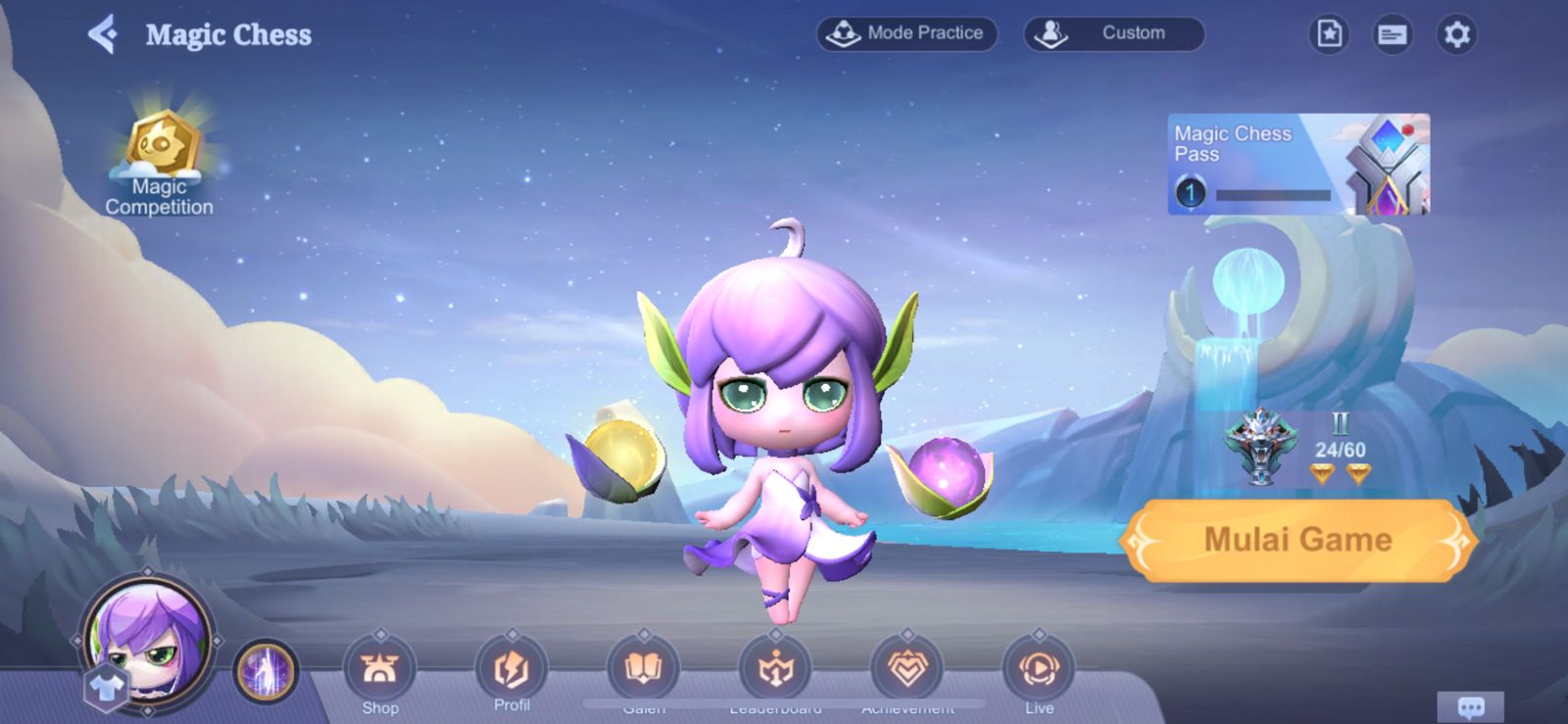Start a match with Mulai Game
The height and width of the screenshot is (724, 1568).
coord(1298,540)
